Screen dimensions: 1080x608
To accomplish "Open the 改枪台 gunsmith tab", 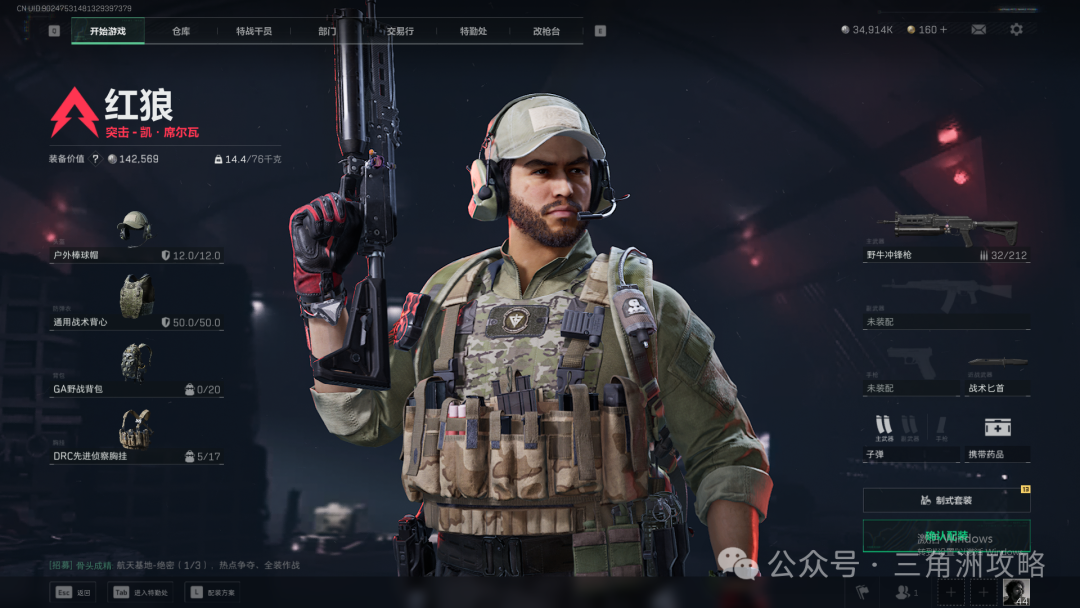I will 546,31.
